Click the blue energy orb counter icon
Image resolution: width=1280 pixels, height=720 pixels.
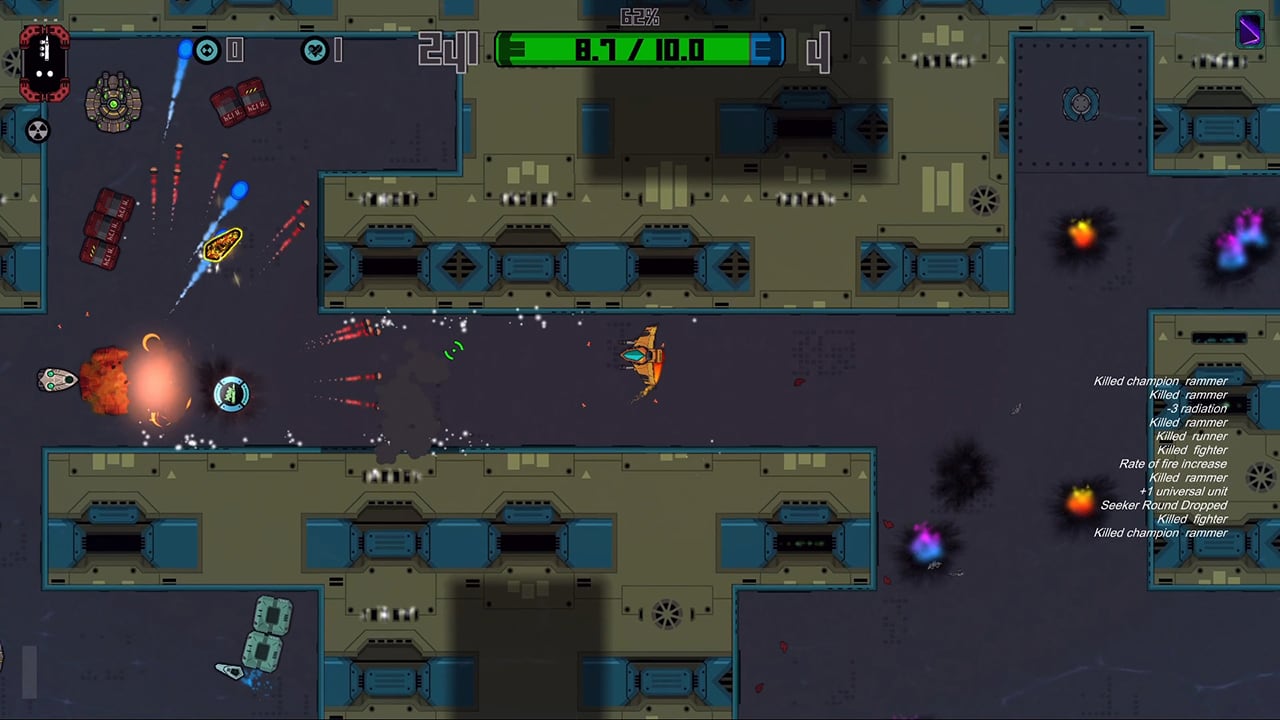[207, 50]
